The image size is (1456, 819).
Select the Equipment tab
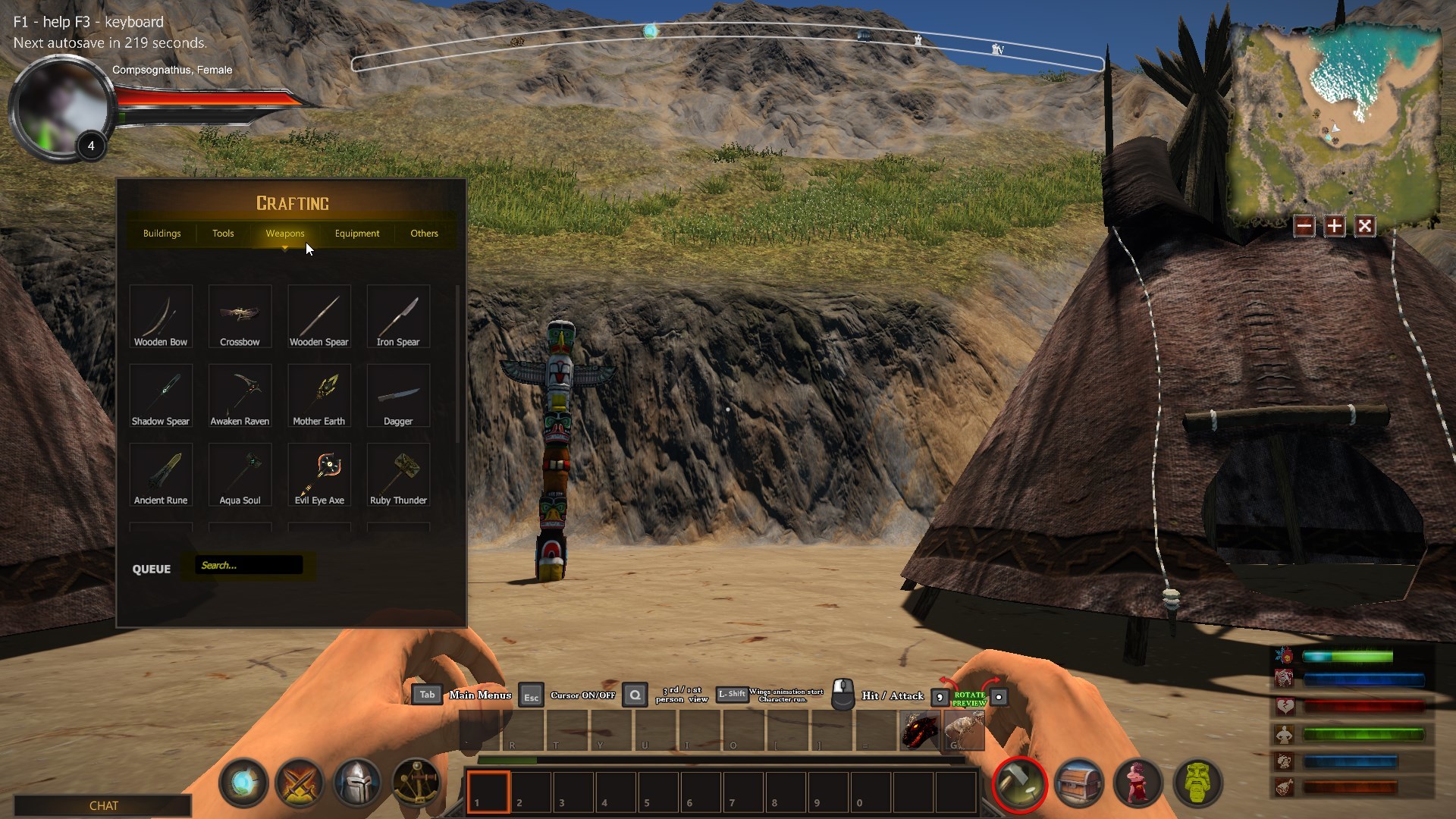pos(357,234)
